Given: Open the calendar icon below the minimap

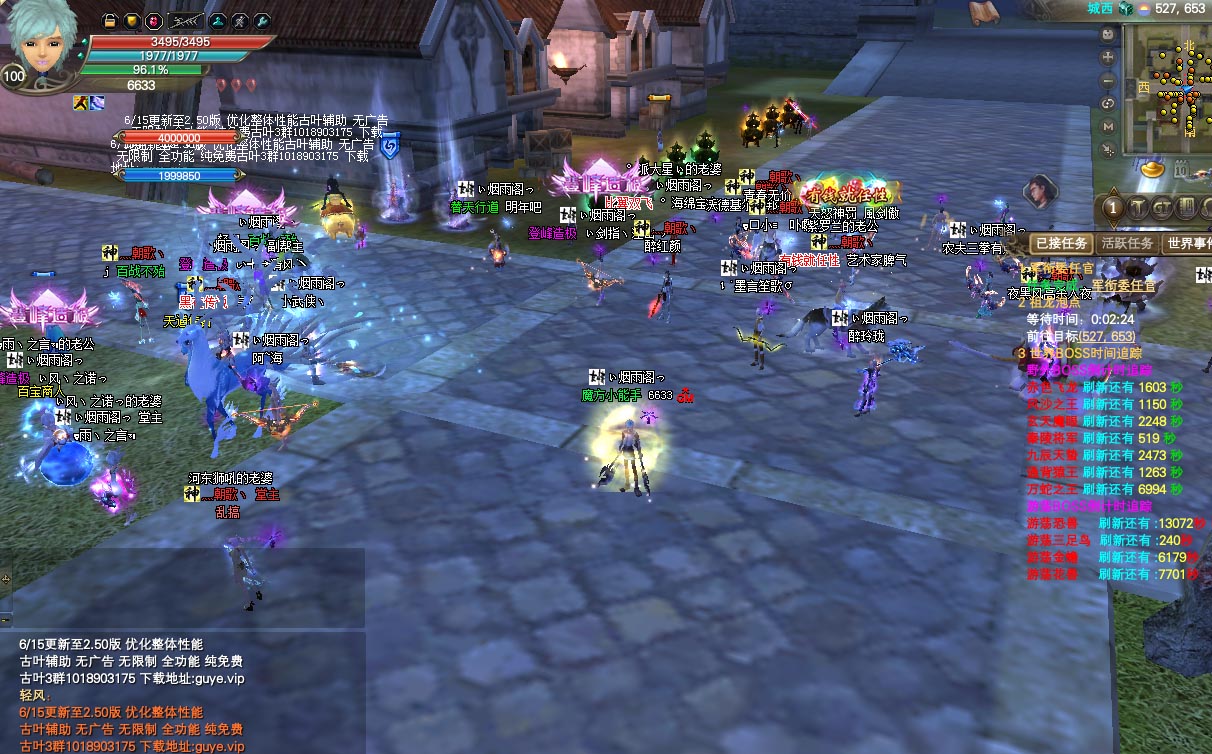Looking at the screenshot, I should point(1183,170).
